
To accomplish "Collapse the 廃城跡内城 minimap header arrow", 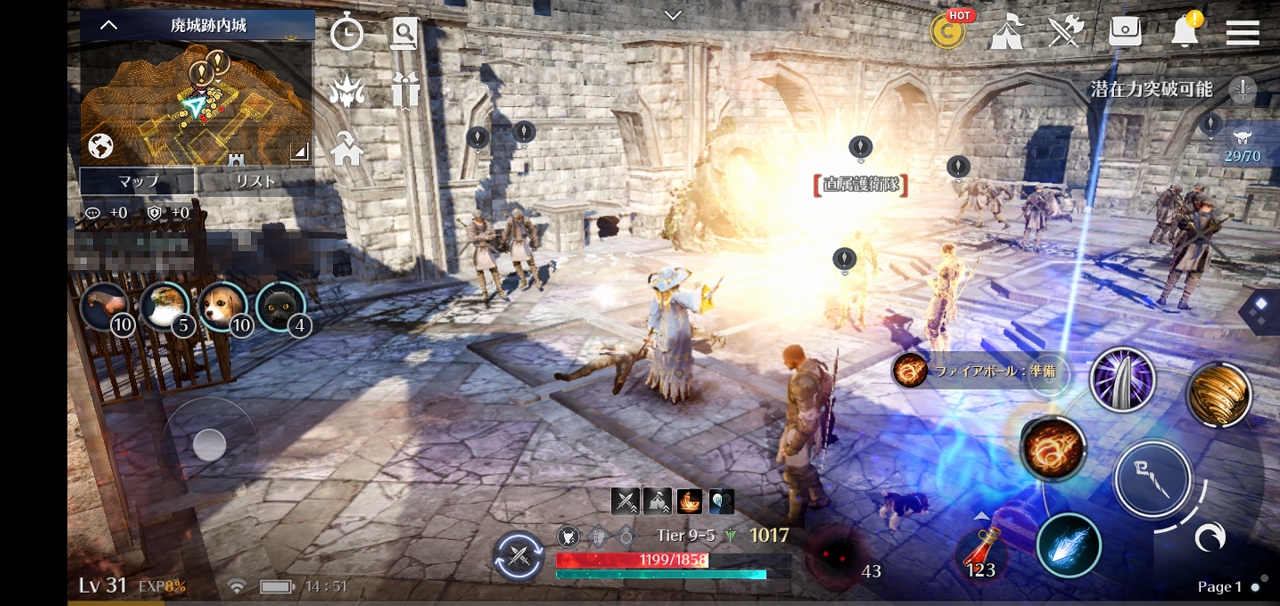I will point(109,25).
